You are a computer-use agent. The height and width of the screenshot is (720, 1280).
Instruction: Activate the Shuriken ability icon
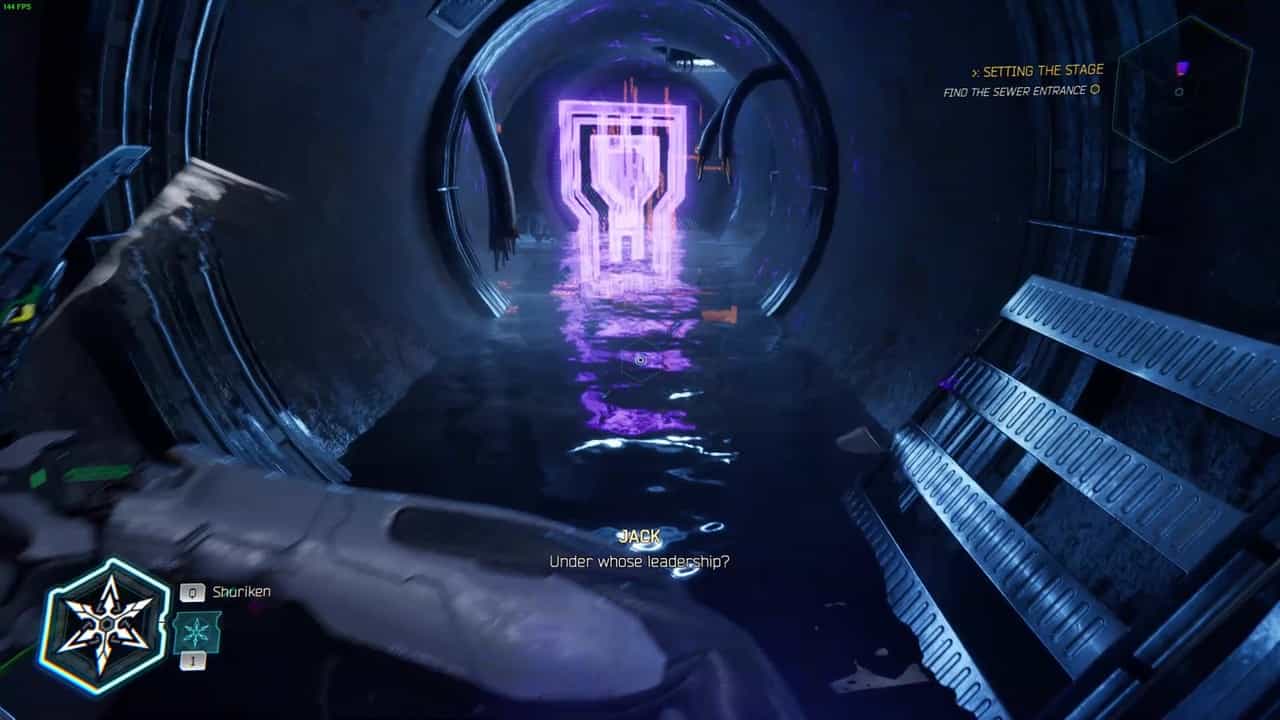[x=104, y=625]
